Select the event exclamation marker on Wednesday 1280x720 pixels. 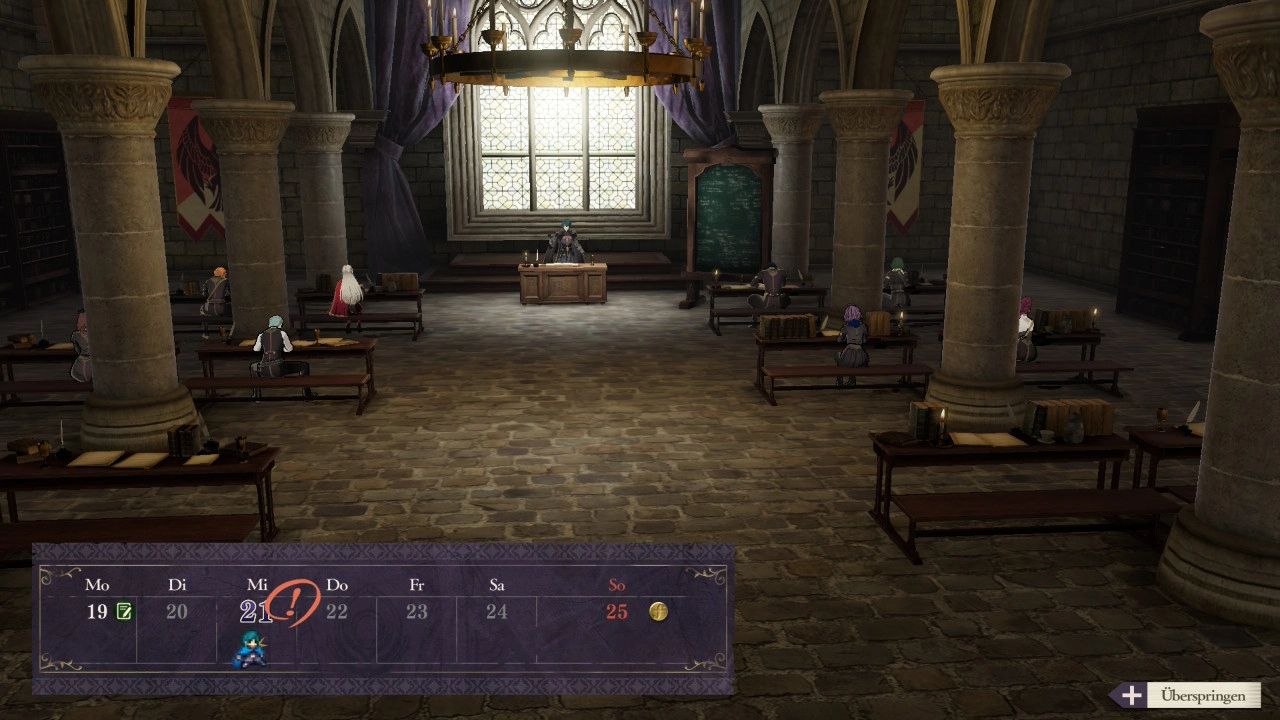click(293, 603)
